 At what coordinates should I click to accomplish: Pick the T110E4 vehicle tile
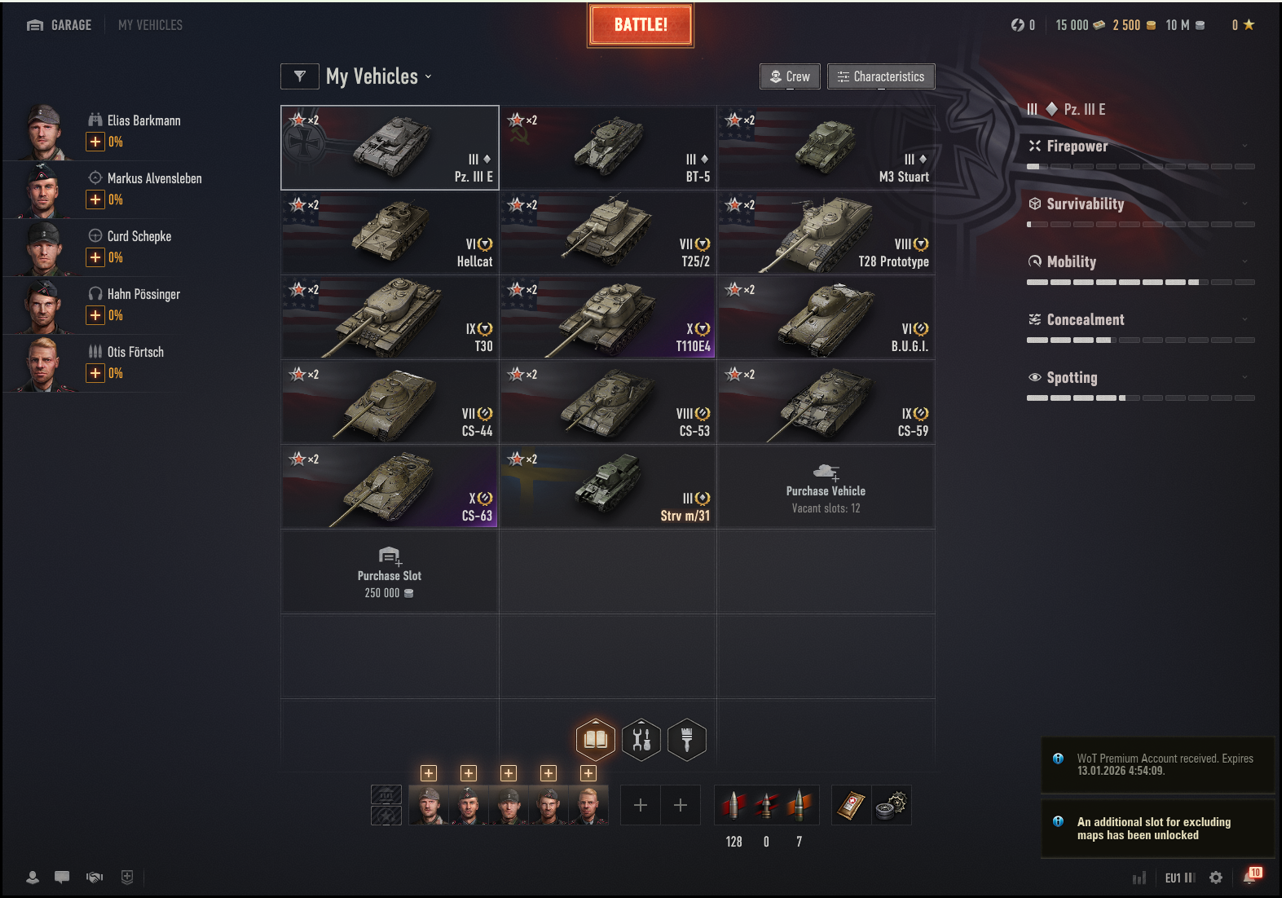click(608, 318)
